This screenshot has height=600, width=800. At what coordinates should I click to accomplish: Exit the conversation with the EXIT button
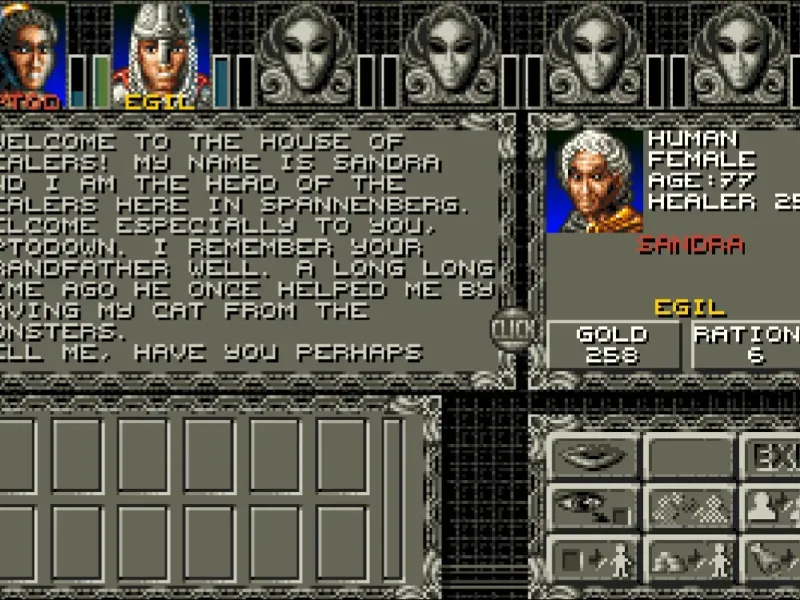pos(772,458)
